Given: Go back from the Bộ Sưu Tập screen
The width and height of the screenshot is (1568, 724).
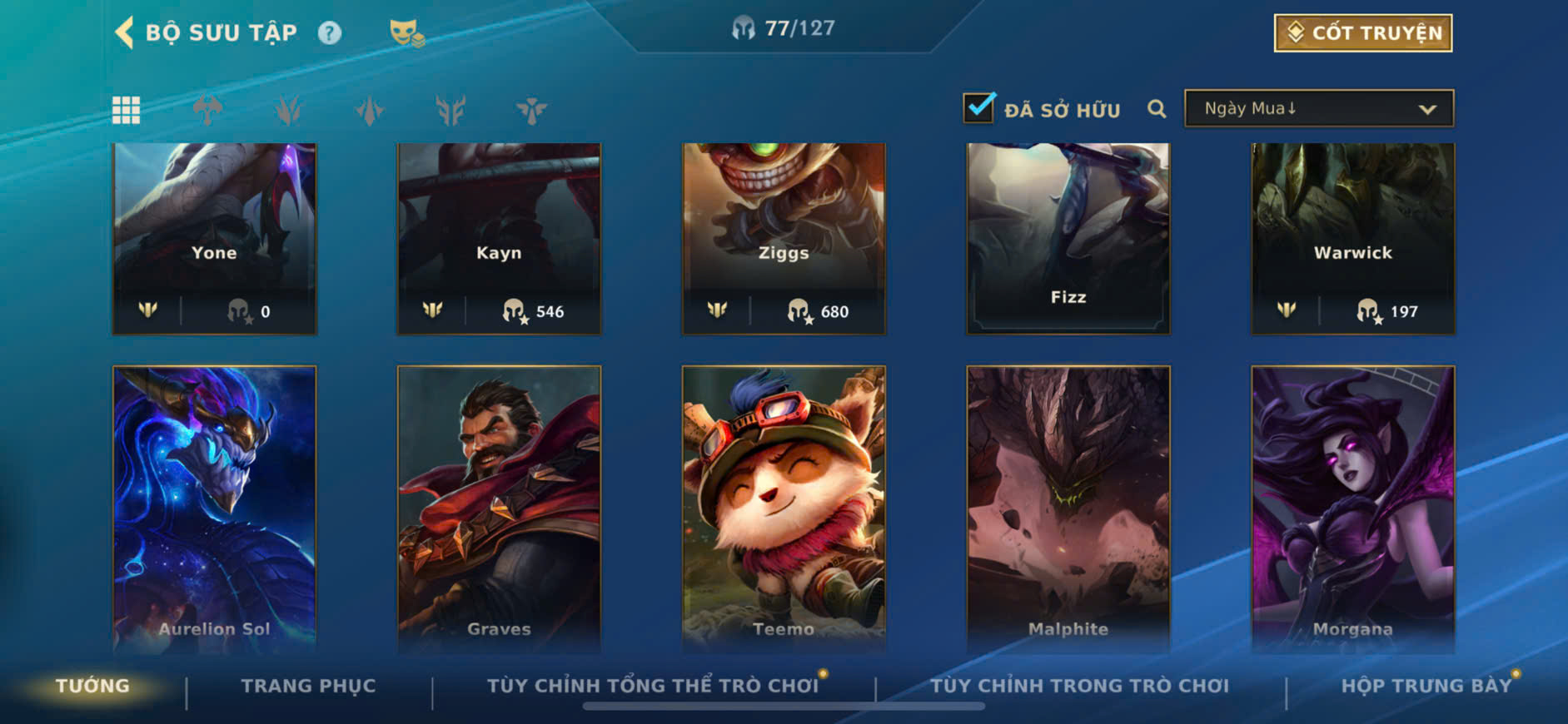Looking at the screenshot, I should click(x=125, y=33).
